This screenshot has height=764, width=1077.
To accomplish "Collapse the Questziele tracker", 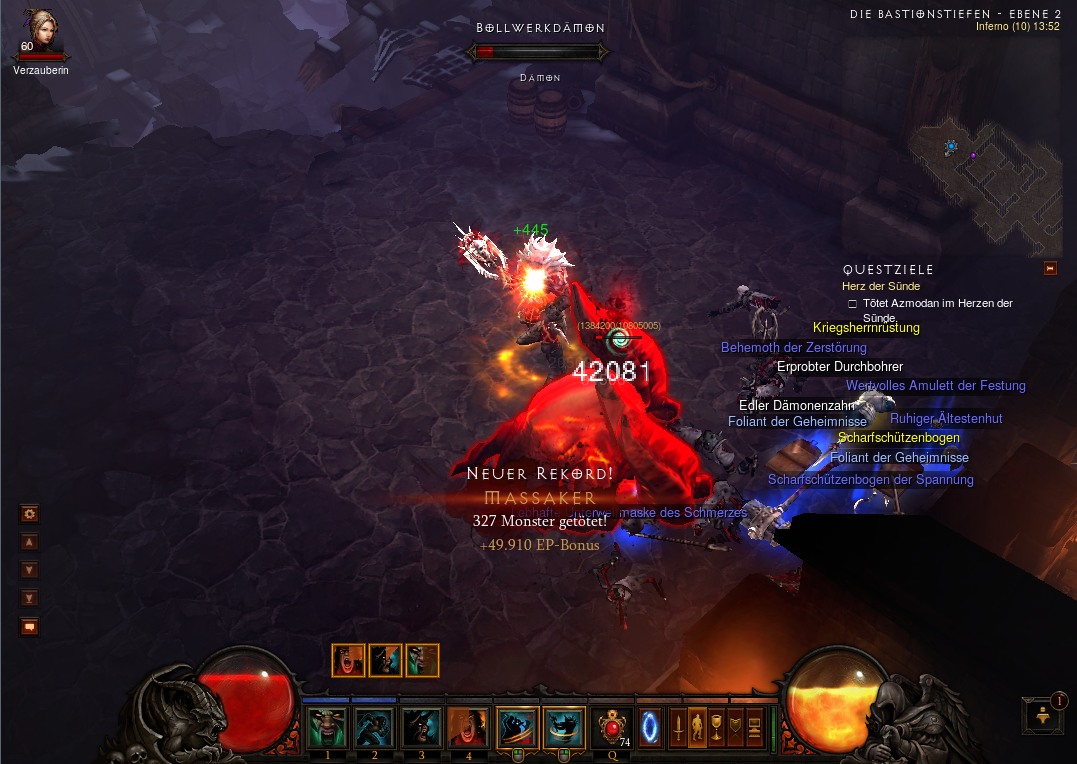I will point(1050,268).
